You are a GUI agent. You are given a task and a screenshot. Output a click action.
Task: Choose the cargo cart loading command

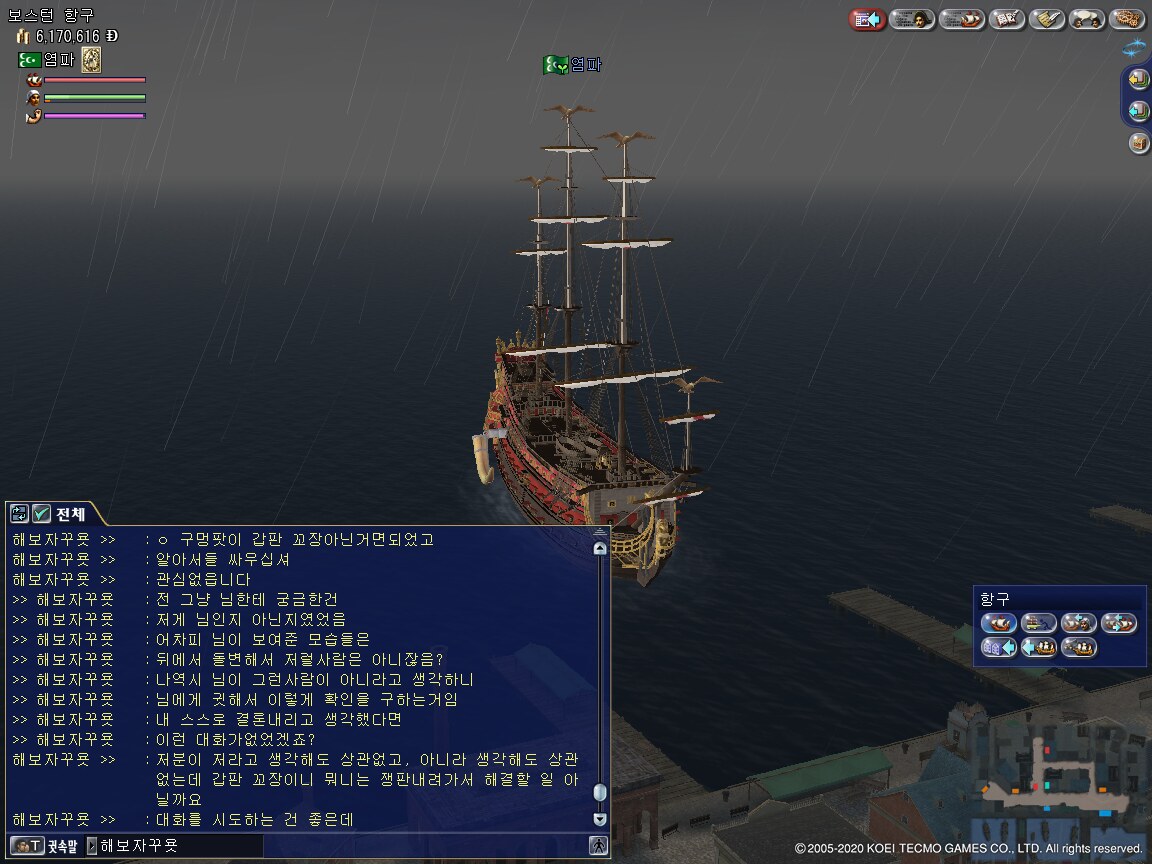[x=1039, y=623]
